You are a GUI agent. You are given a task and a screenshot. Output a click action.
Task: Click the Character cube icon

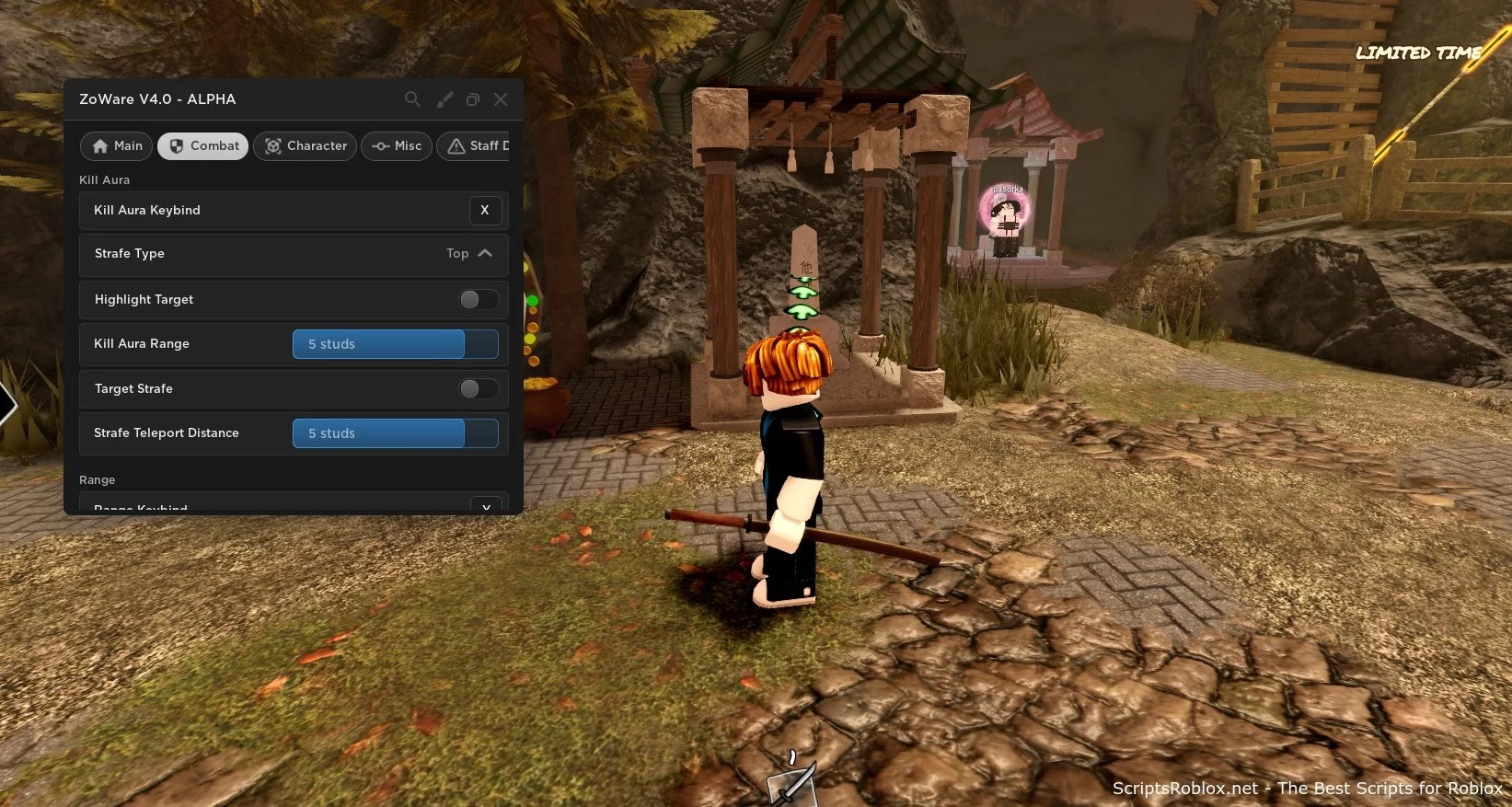coord(272,146)
